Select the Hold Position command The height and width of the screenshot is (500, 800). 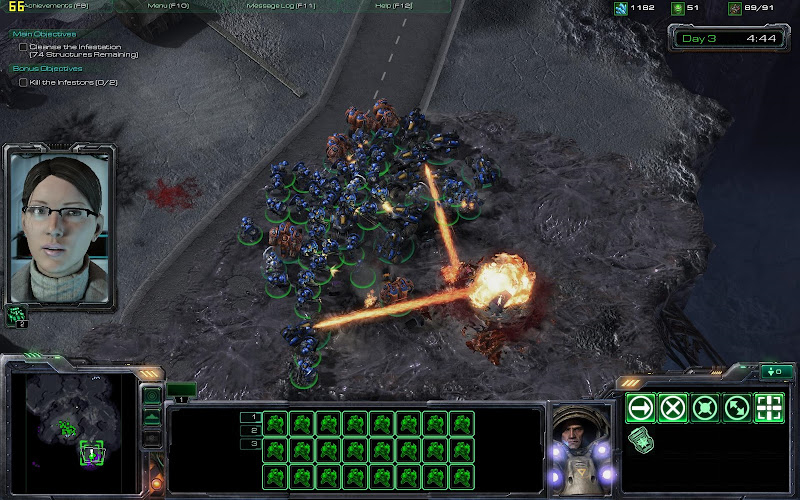click(705, 408)
